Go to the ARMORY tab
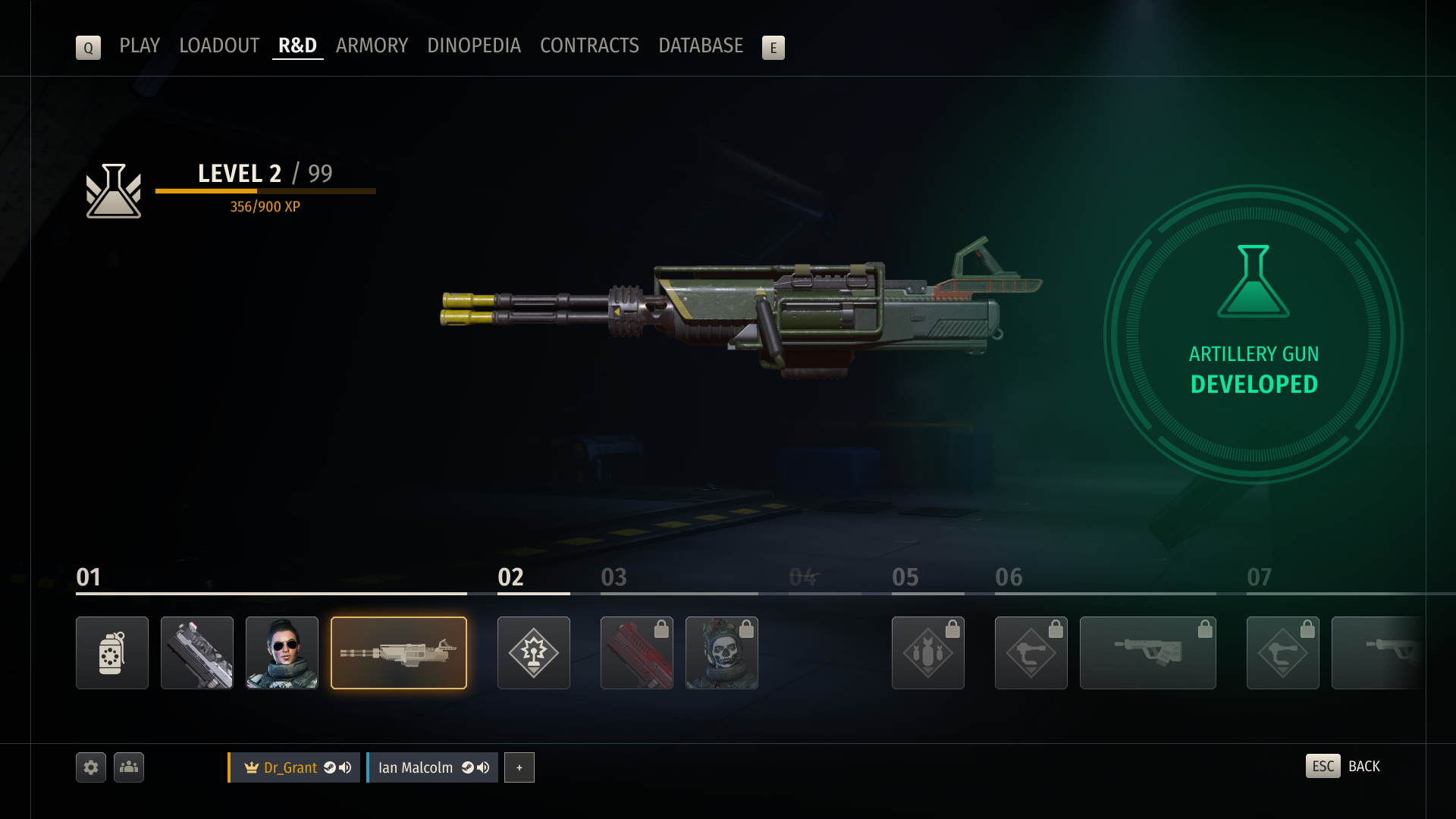1456x819 pixels. [372, 46]
